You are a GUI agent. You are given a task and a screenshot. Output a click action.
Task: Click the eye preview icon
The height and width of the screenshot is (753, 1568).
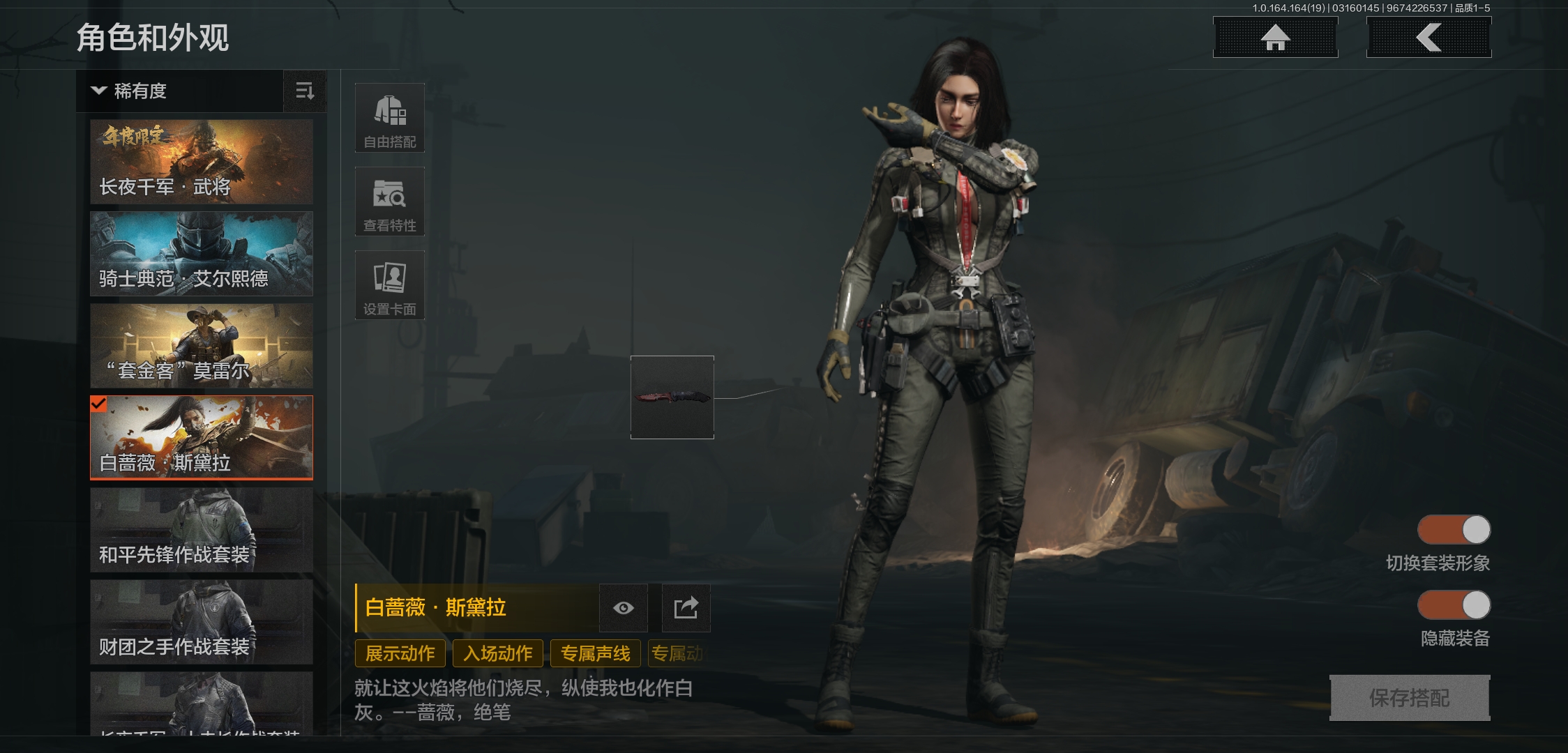pyautogui.click(x=624, y=608)
